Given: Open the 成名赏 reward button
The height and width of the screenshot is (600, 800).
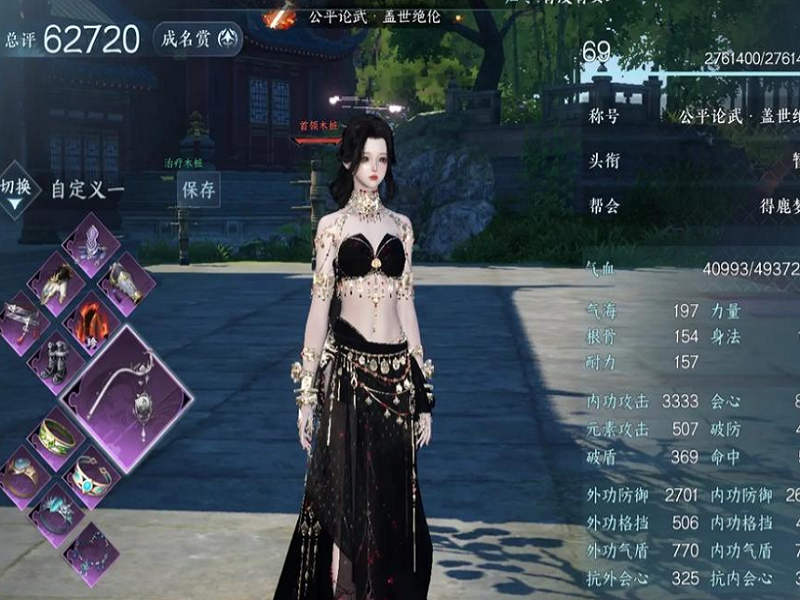Looking at the screenshot, I should coord(198,39).
